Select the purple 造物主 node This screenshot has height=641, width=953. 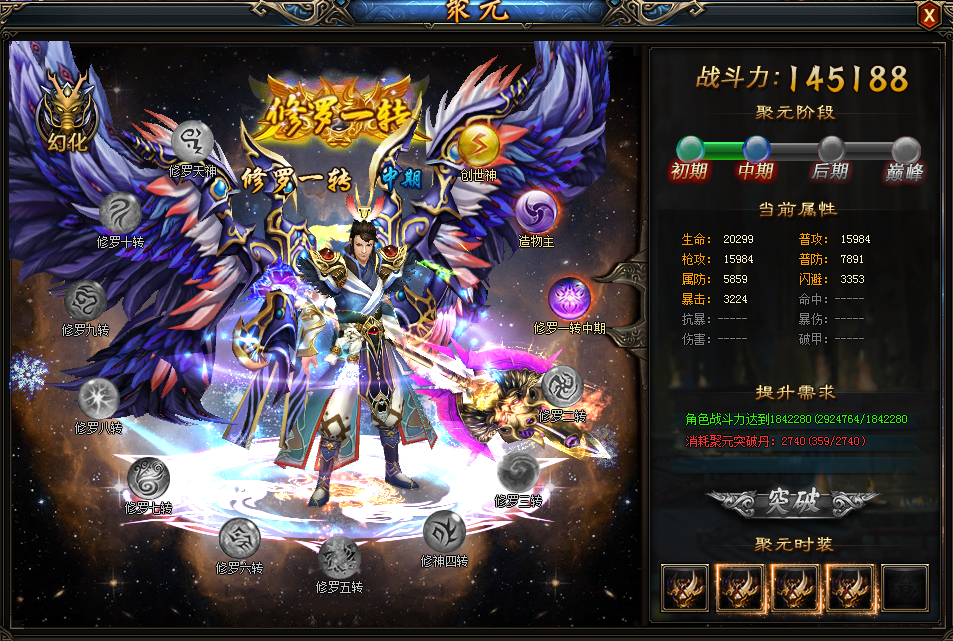point(536,211)
